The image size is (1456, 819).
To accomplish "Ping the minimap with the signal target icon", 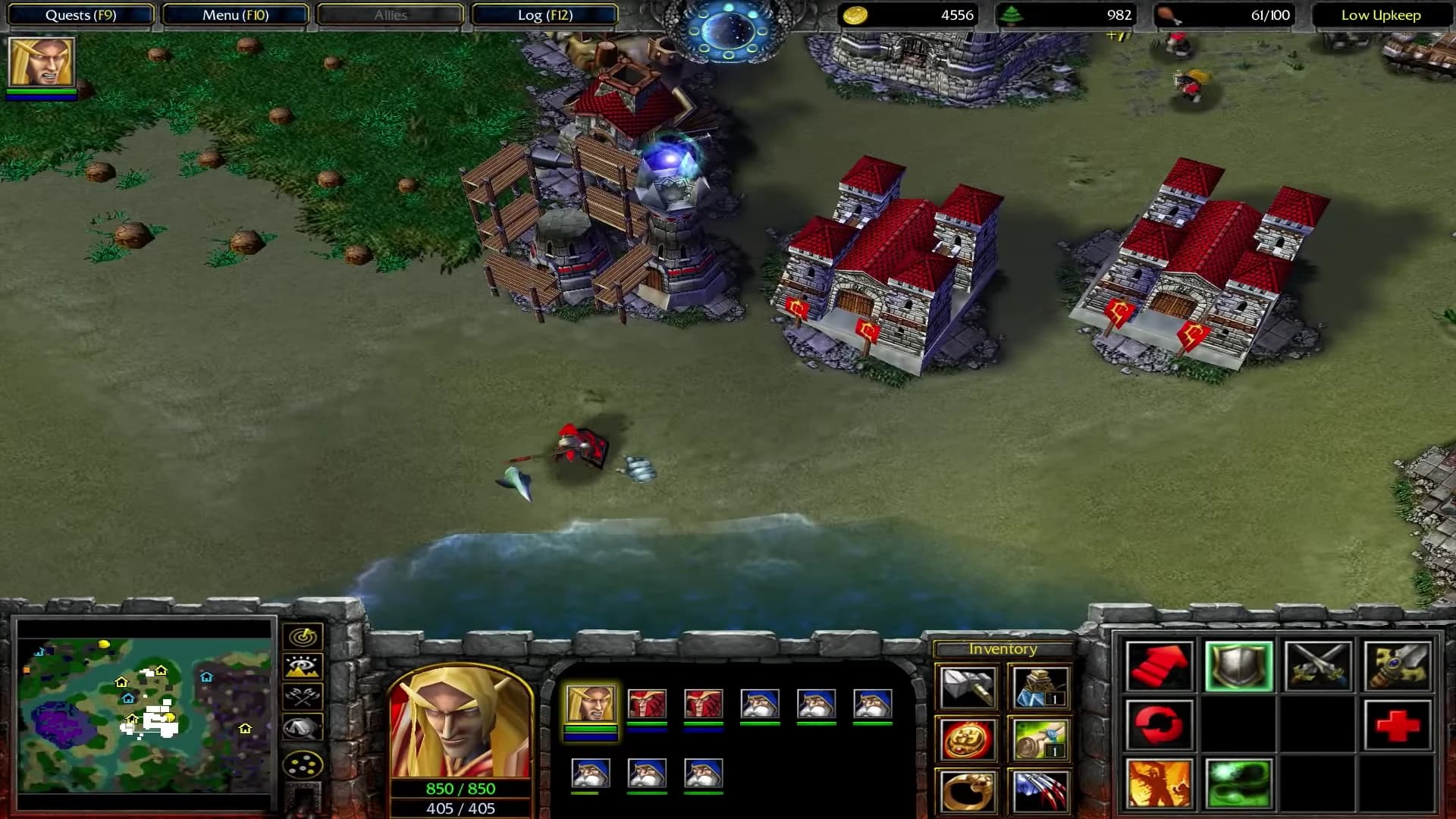I will point(303,637).
